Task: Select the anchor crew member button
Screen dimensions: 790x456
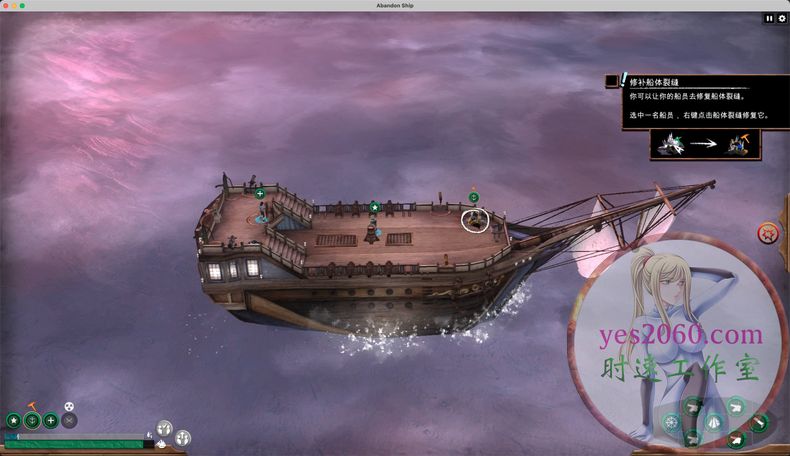Action: (32, 421)
